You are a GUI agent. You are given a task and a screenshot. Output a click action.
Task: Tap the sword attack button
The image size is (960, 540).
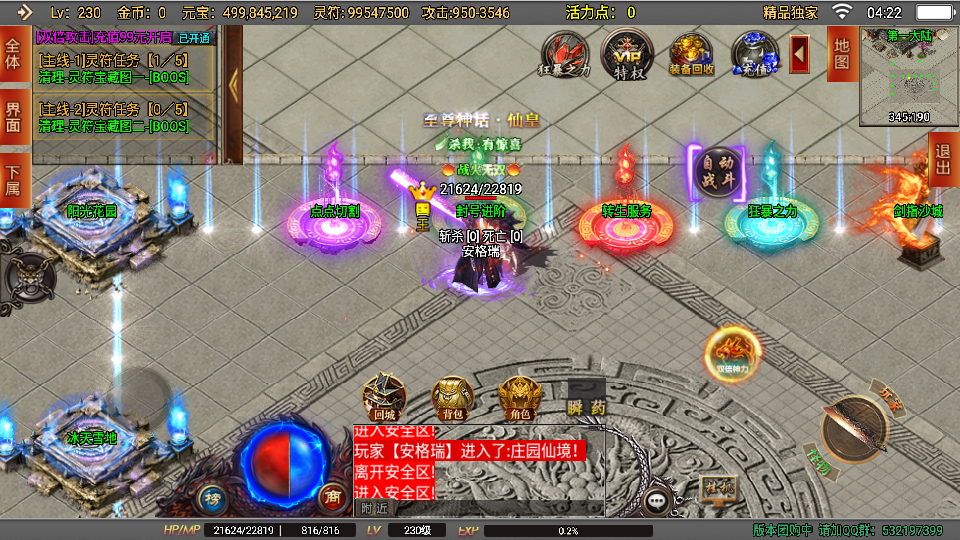[x=855, y=430]
